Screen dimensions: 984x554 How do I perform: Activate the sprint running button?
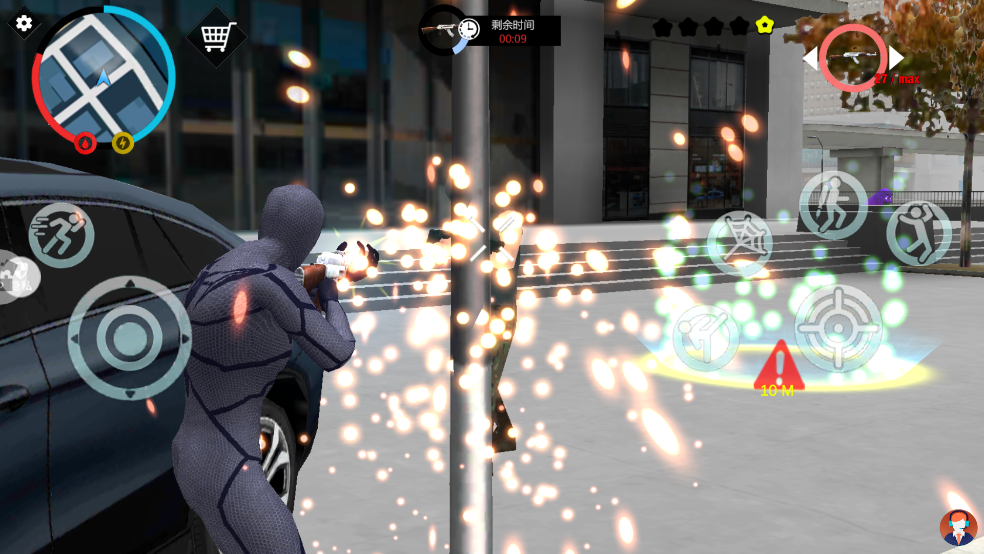(61, 236)
